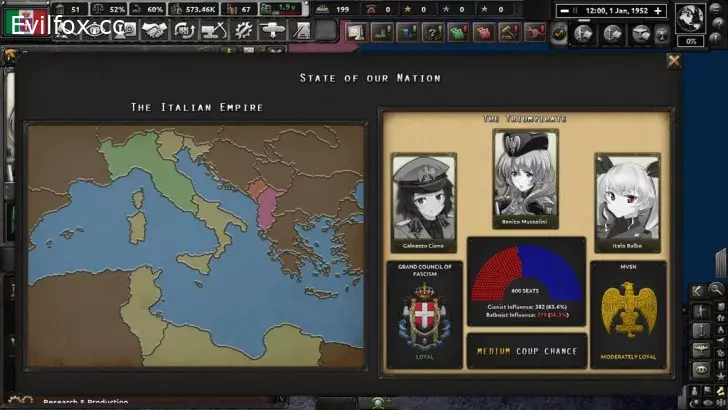Select Benito Mussolini's portrait
This screenshot has height=410, width=728.
point(525,178)
